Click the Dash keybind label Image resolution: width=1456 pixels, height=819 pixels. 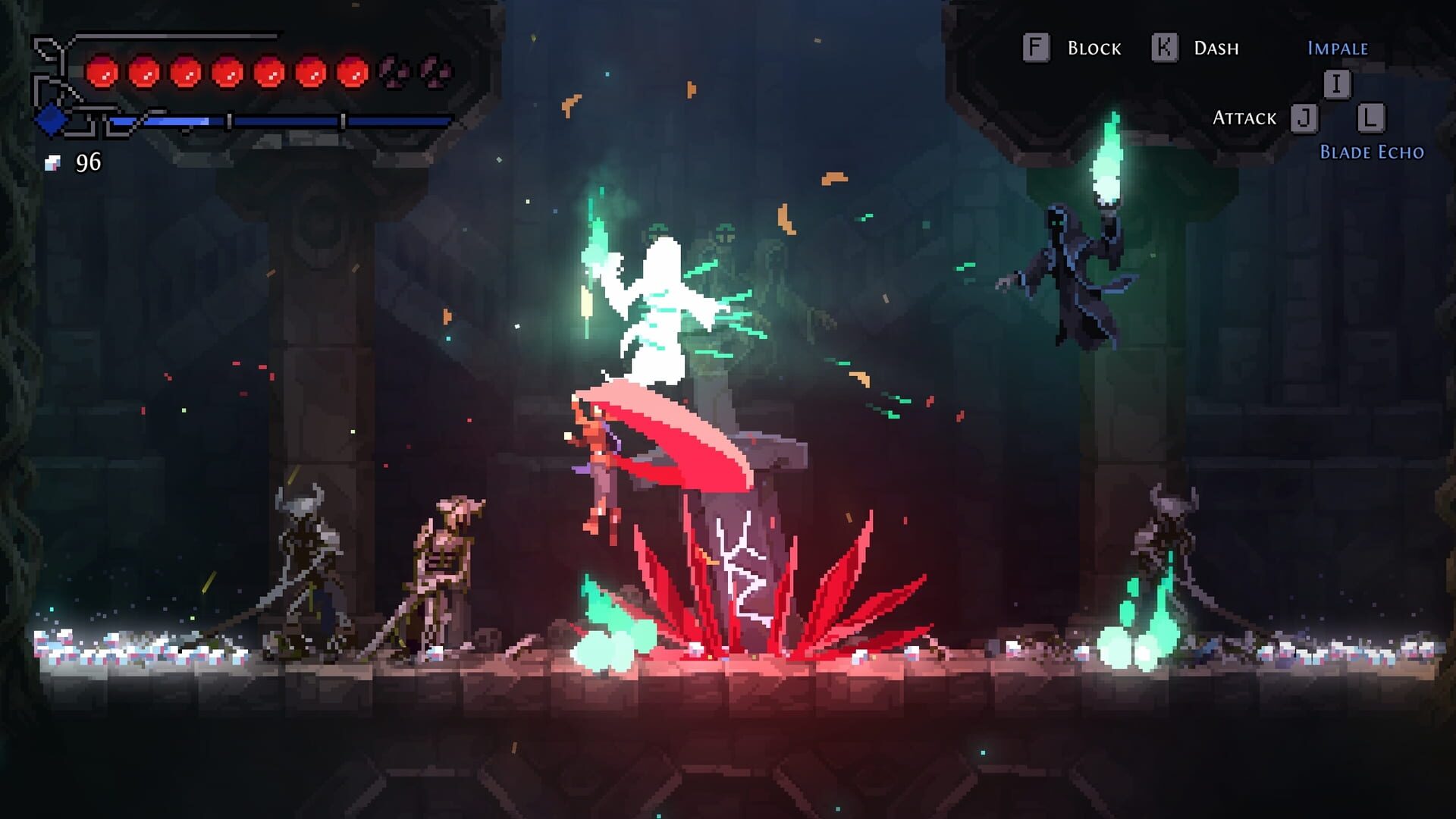1216,48
